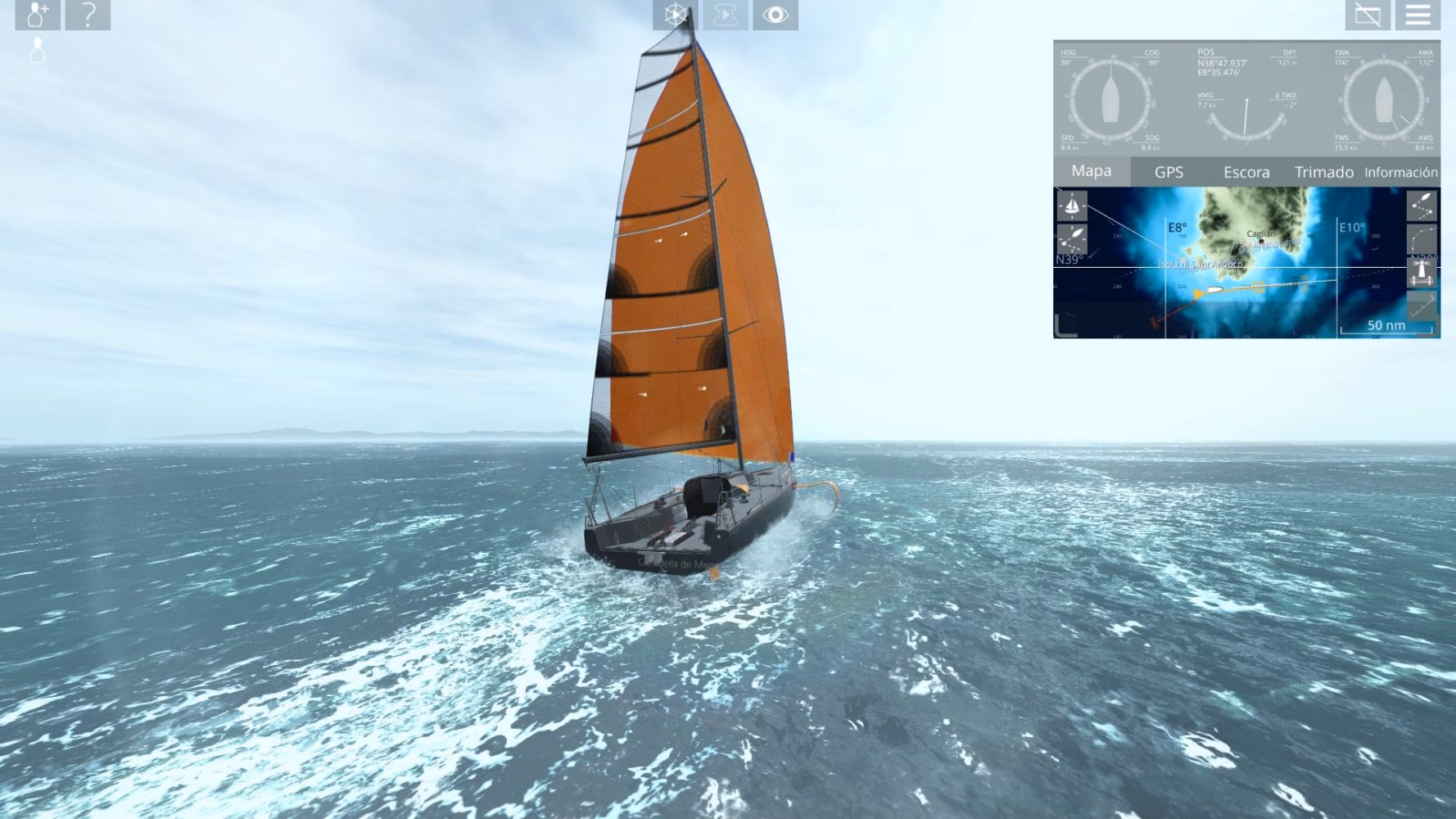Select the crew member figure icon
Screen dimensions: 1456x819
coord(37,51)
